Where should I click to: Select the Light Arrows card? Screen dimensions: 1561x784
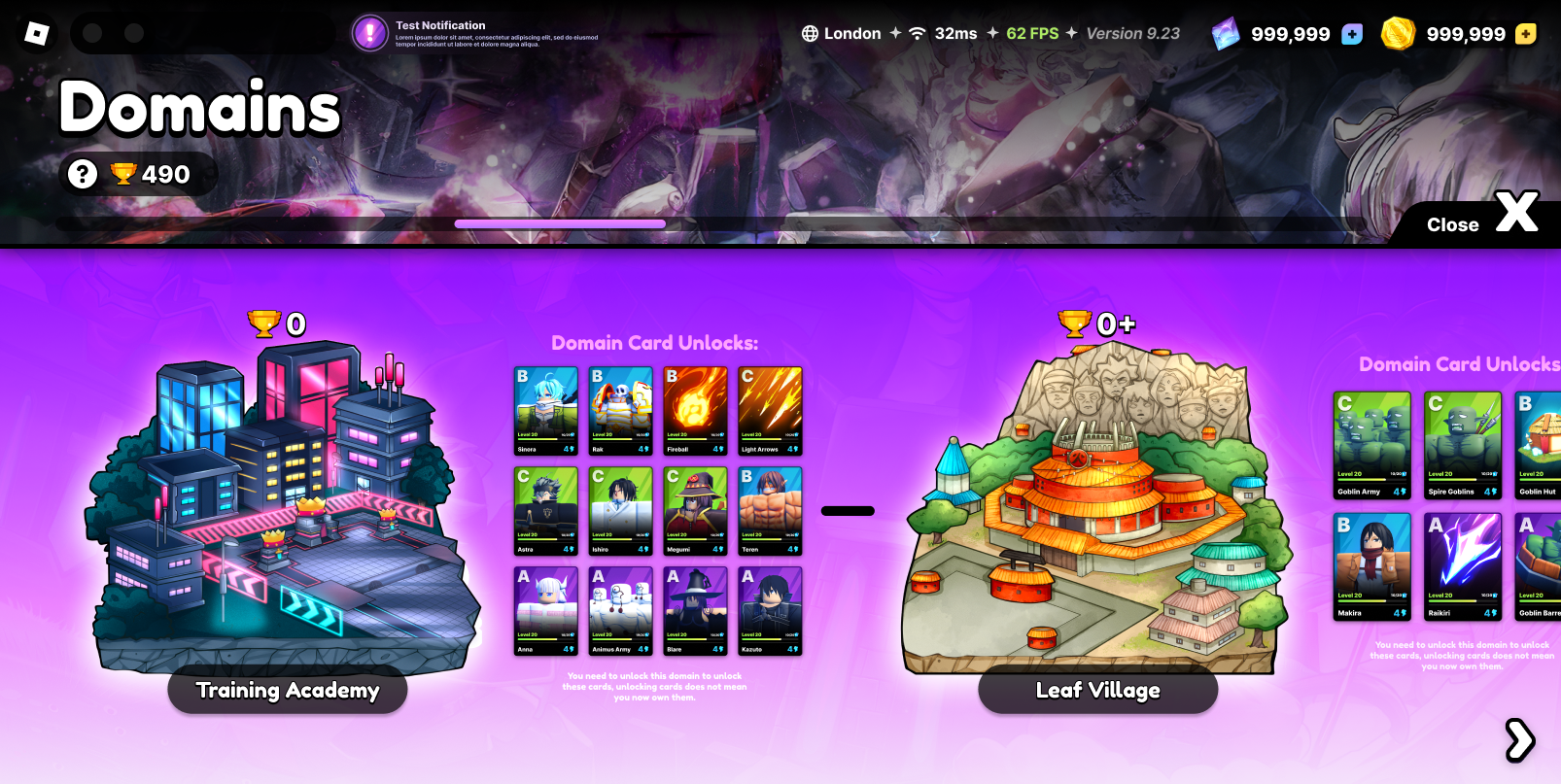[770, 411]
